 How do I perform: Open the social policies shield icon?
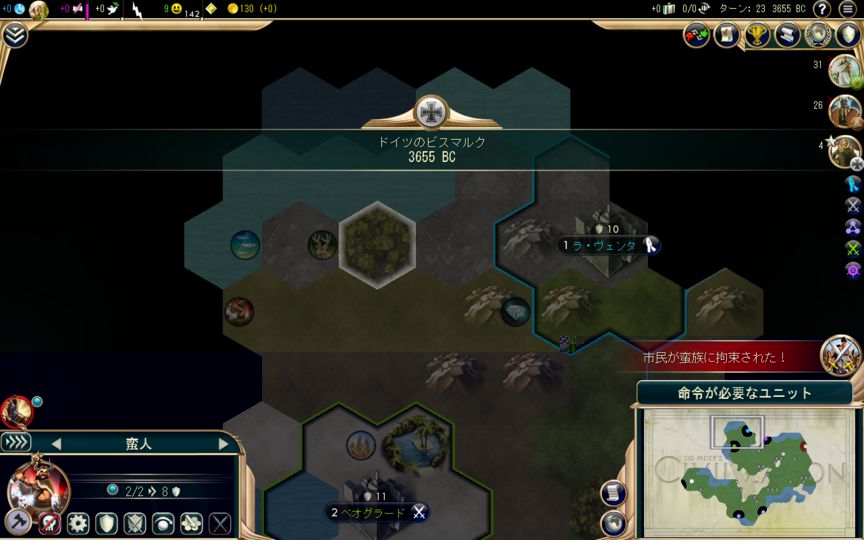tap(848, 35)
